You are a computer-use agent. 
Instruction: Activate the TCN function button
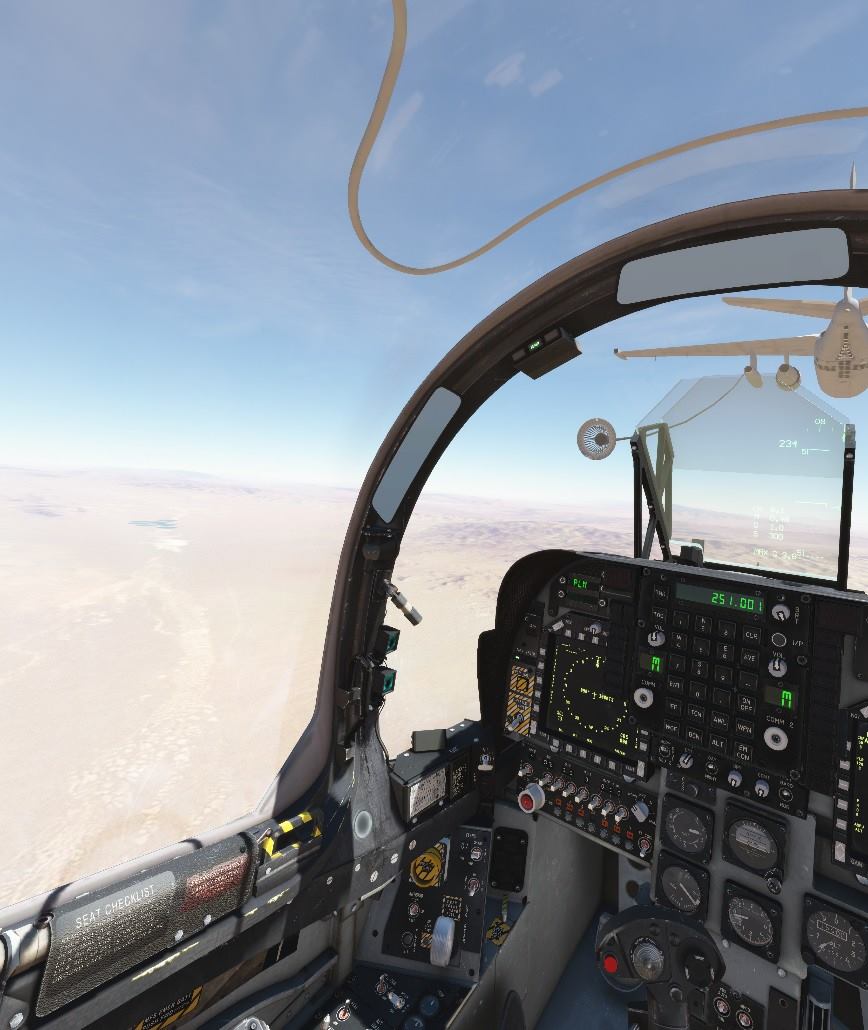pyautogui.click(x=697, y=712)
